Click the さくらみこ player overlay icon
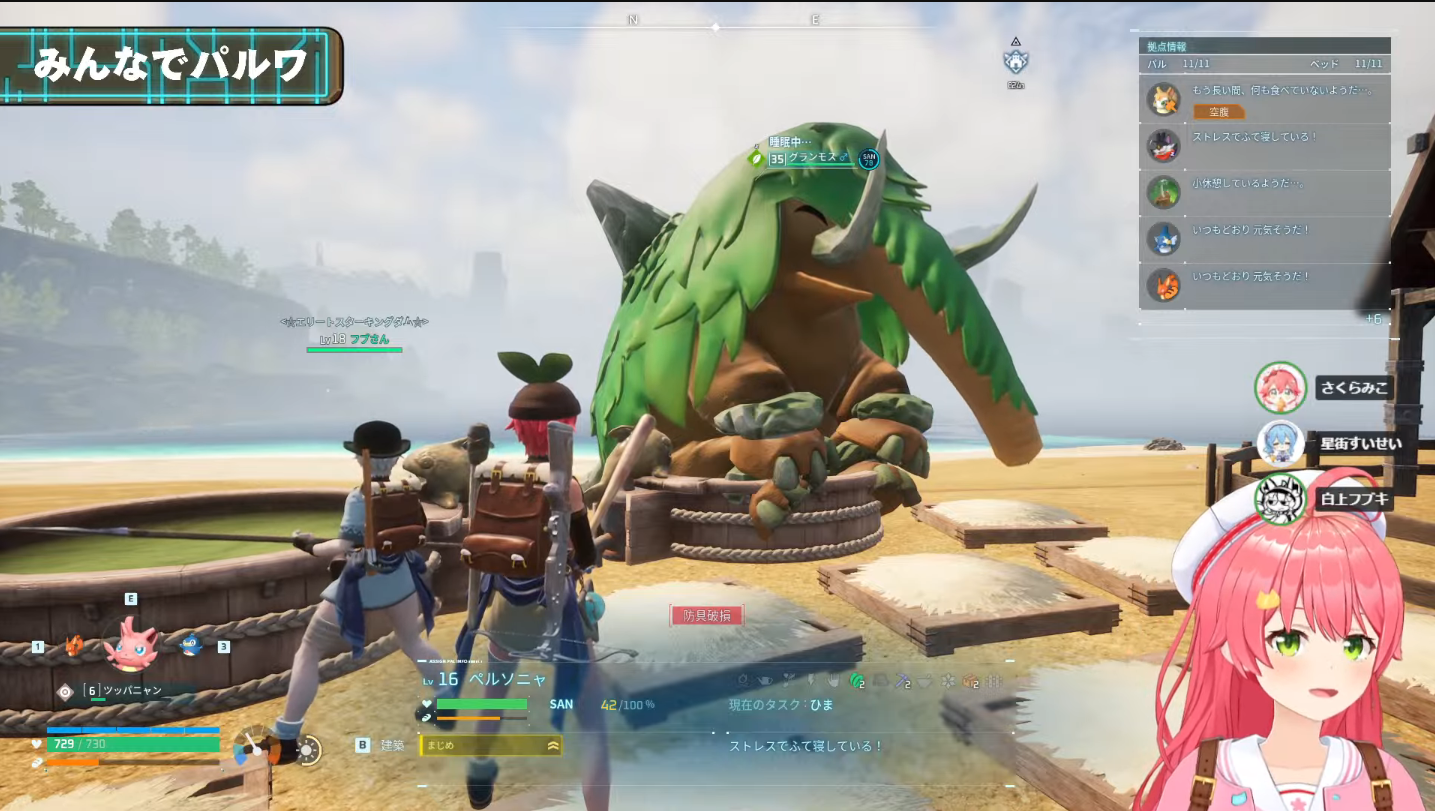Screen dimensions: 1435x811 1280,388
